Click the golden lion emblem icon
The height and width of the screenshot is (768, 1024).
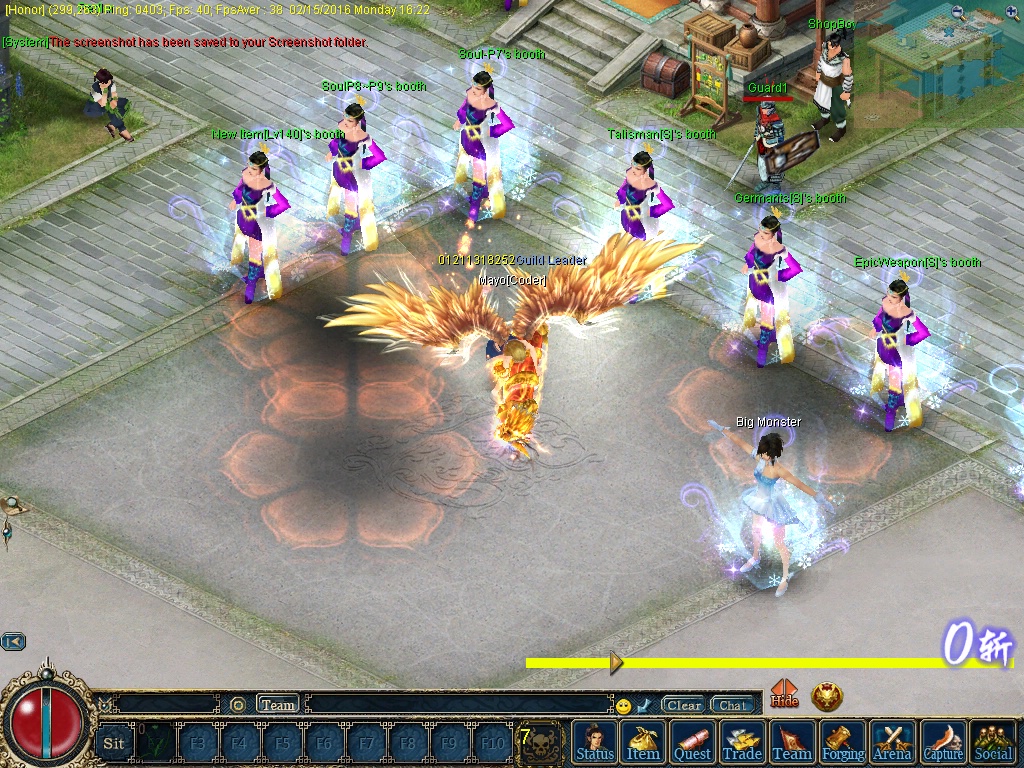(x=827, y=696)
